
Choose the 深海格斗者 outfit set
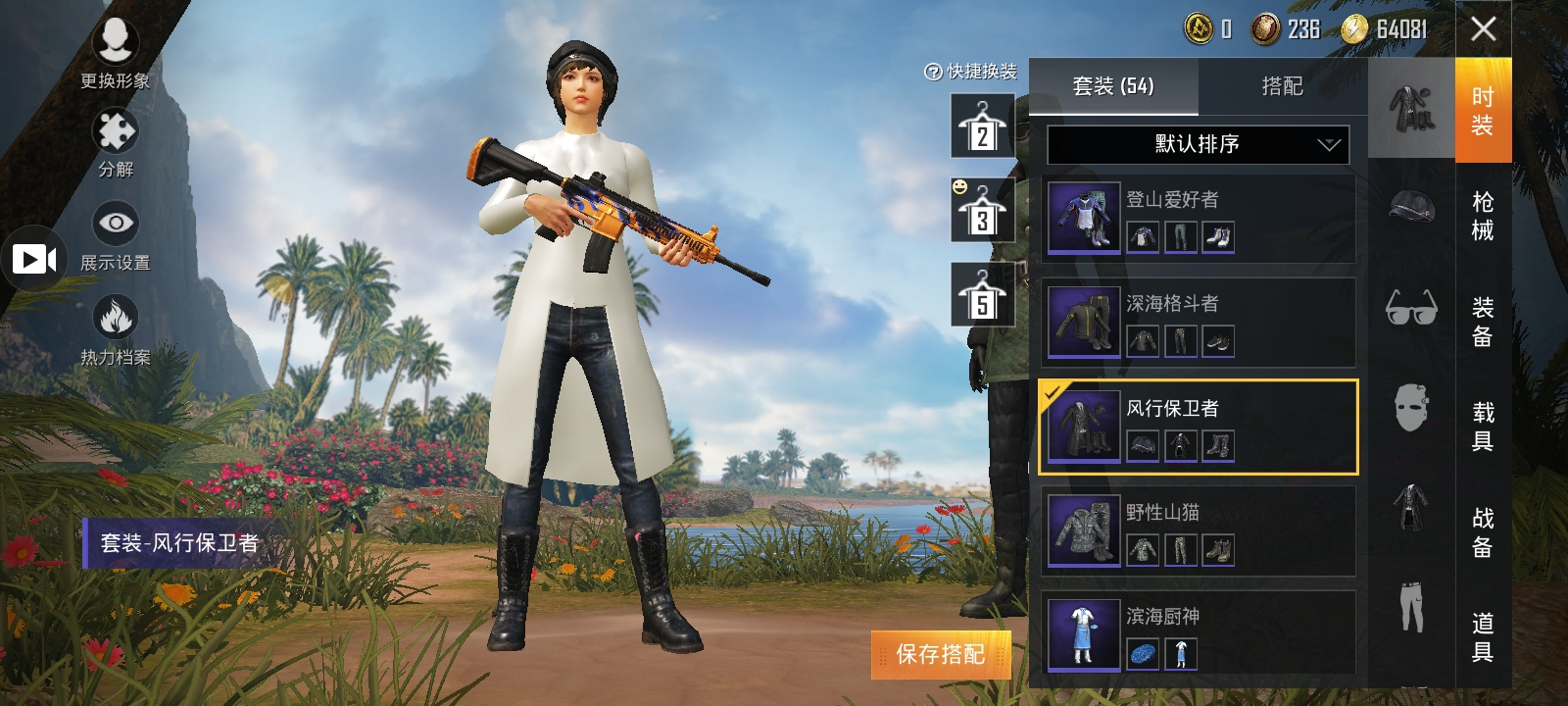tap(1198, 323)
